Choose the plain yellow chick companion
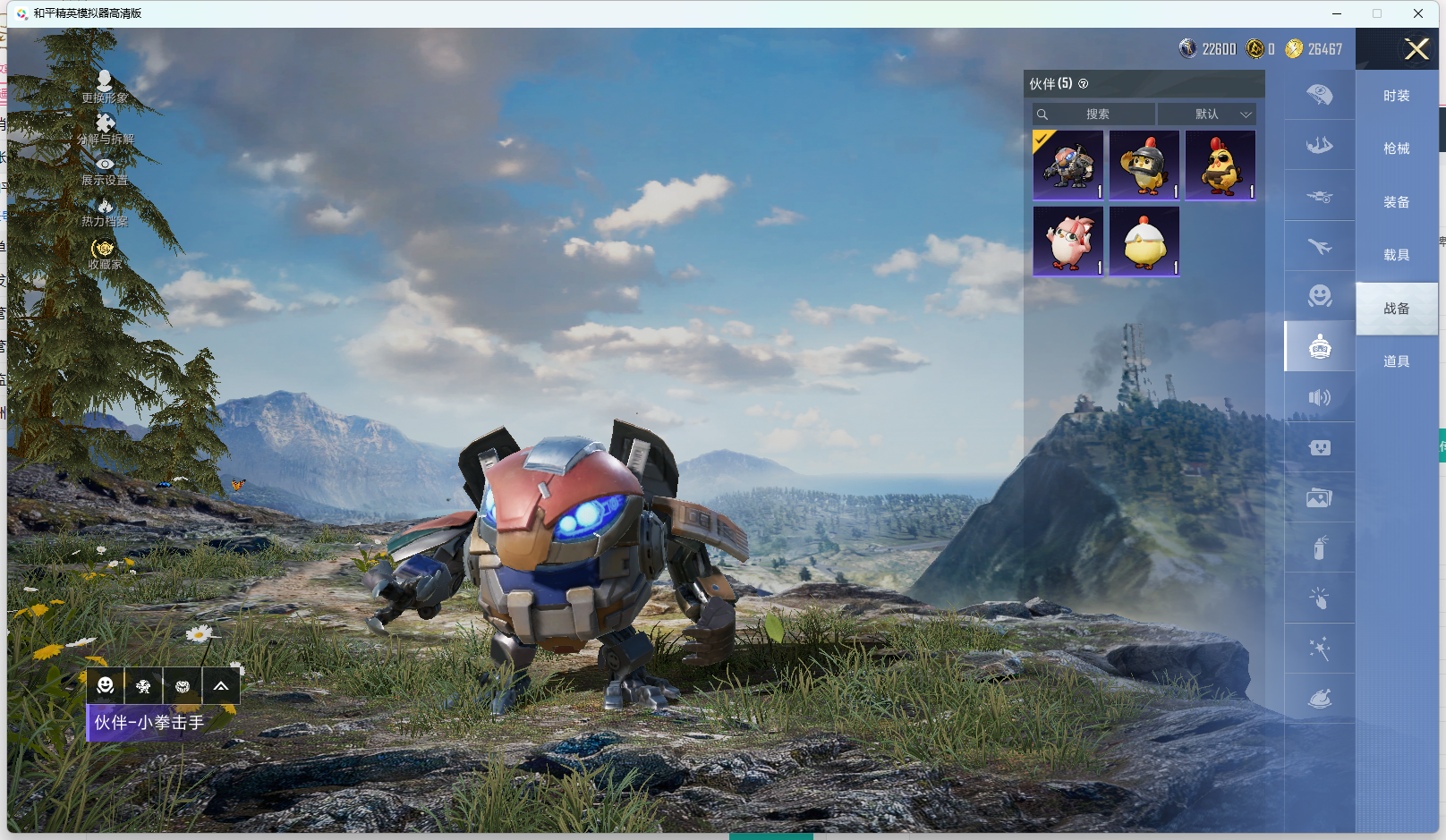The height and width of the screenshot is (840, 1446). (x=1144, y=242)
